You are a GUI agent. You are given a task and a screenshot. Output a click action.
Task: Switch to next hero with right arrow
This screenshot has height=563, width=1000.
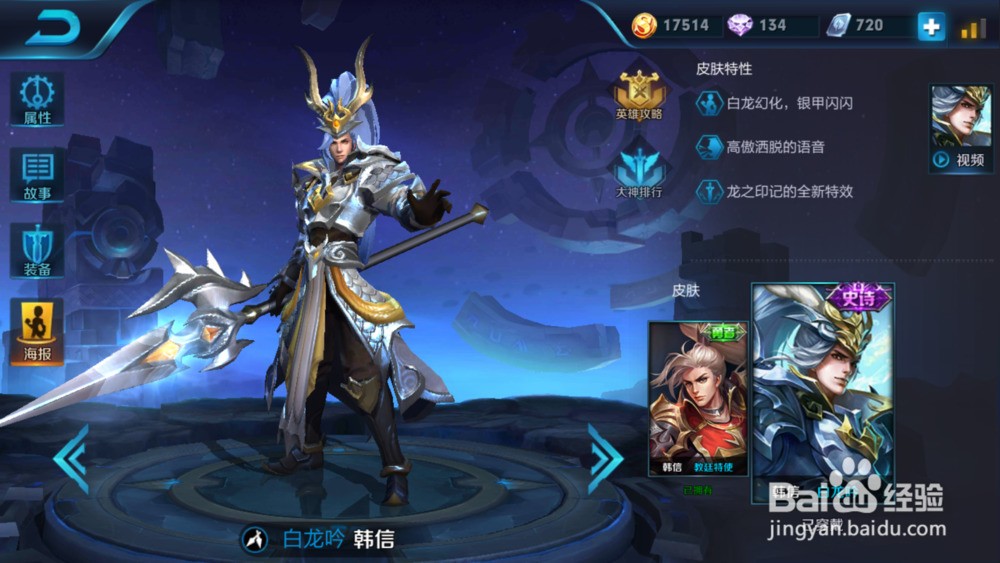click(x=605, y=458)
